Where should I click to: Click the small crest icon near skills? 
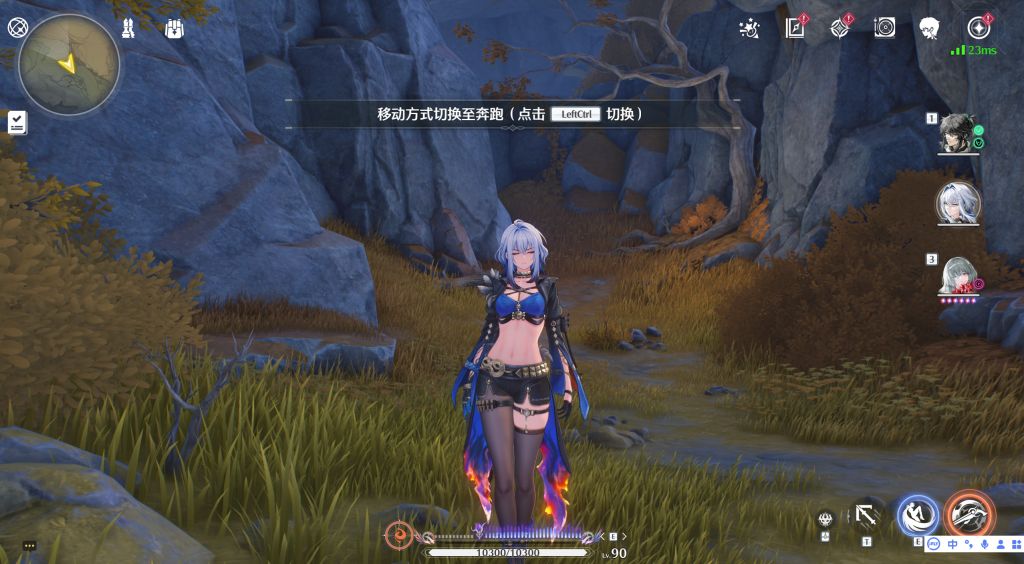(x=826, y=519)
